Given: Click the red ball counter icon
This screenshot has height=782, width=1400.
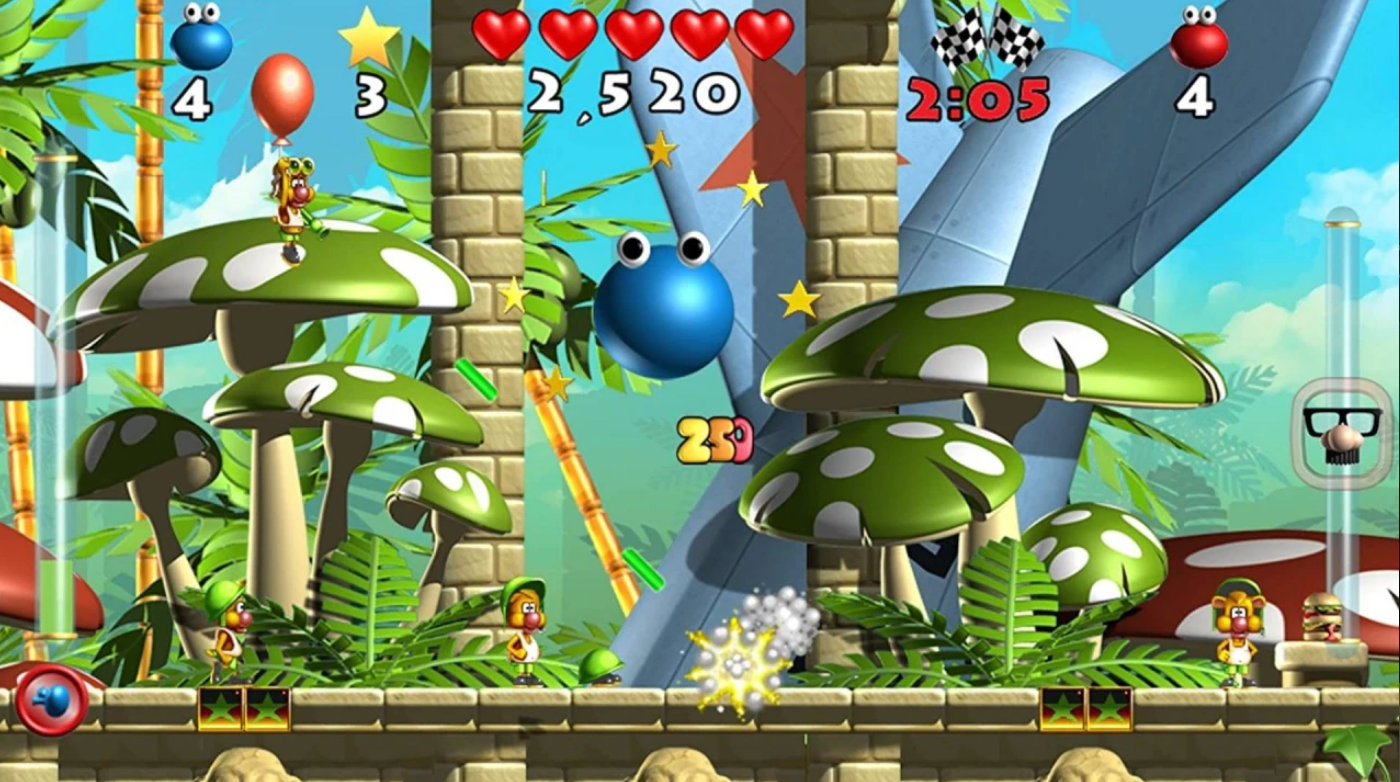Looking at the screenshot, I should point(1198,38).
